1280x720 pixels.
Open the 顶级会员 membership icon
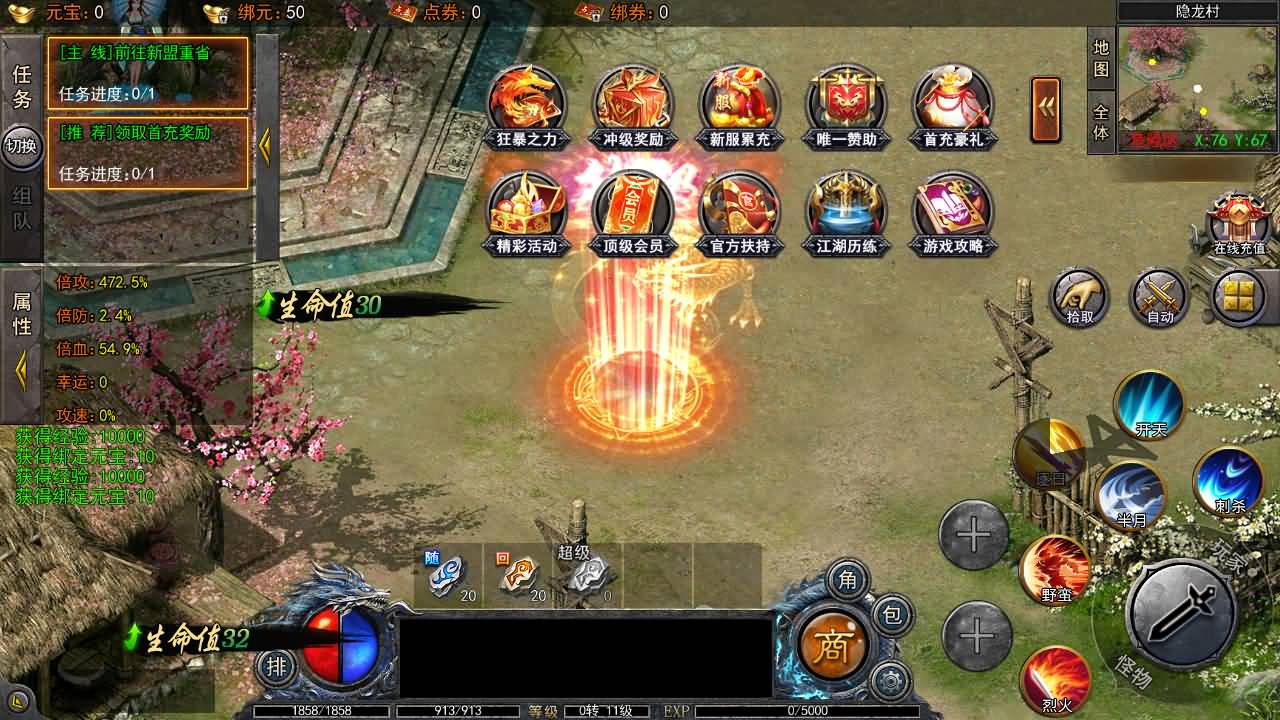(x=633, y=211)
